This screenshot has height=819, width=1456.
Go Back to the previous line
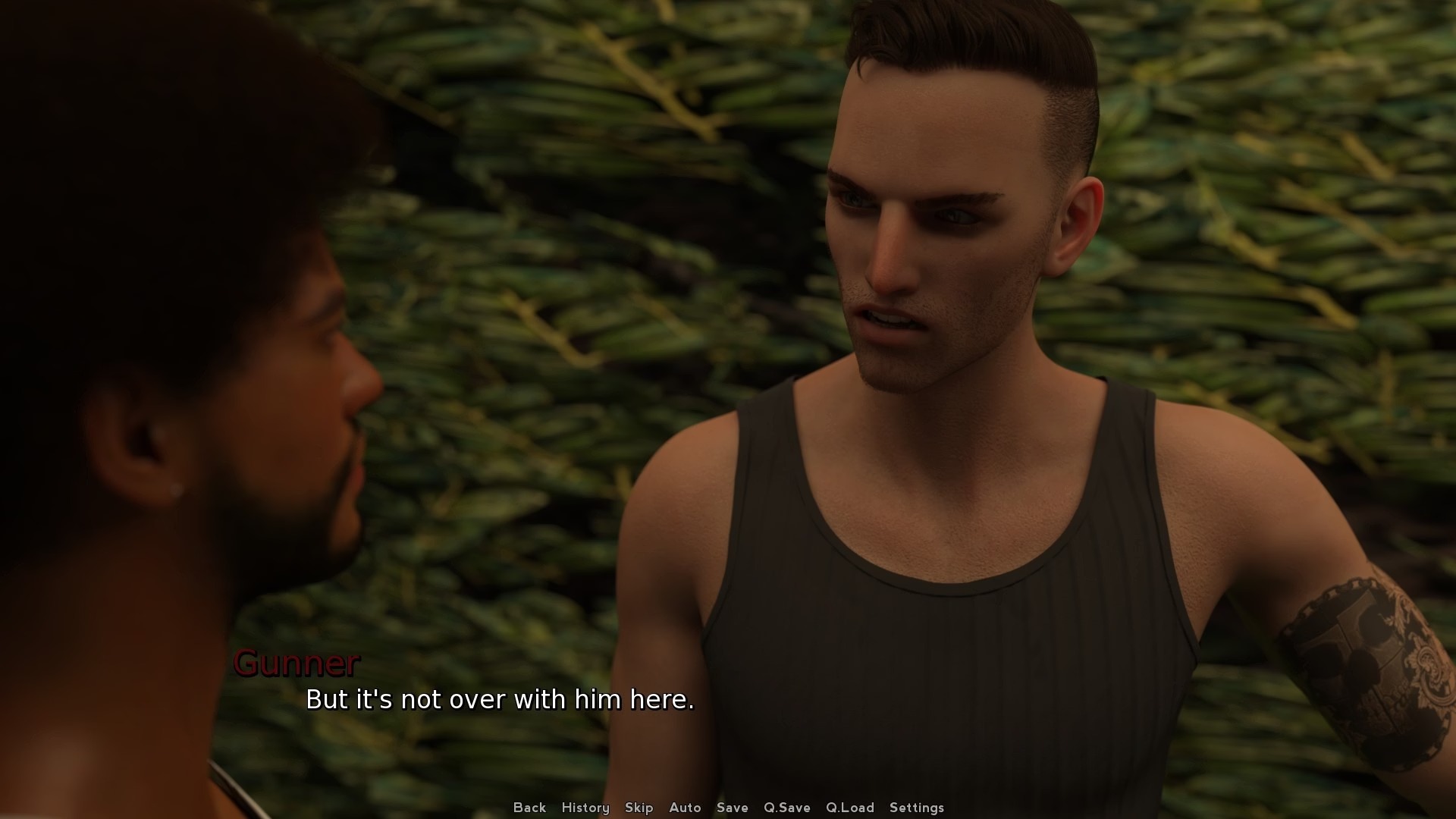click(529, 808)
